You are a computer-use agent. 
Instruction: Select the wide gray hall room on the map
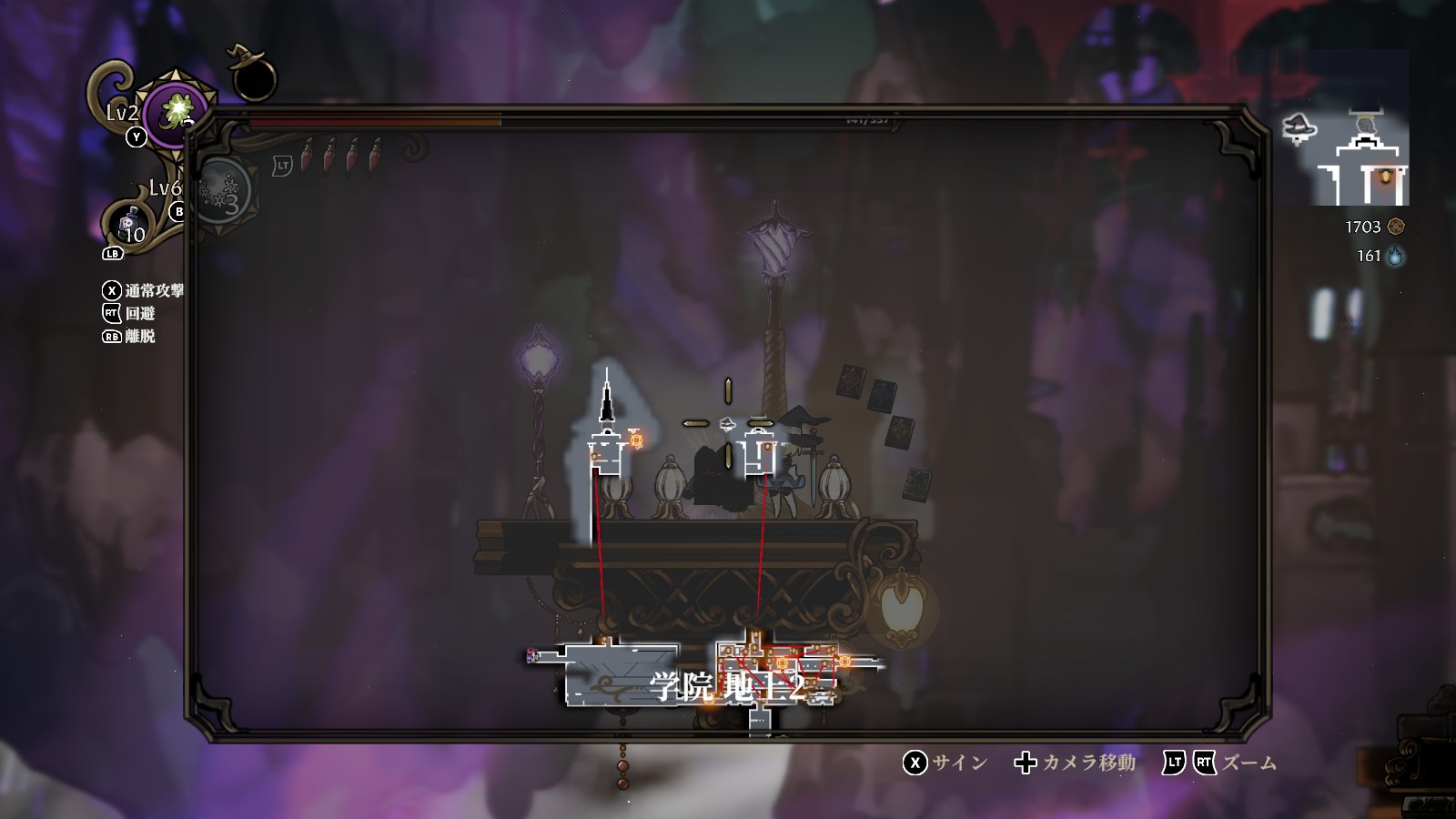(622, 673)
